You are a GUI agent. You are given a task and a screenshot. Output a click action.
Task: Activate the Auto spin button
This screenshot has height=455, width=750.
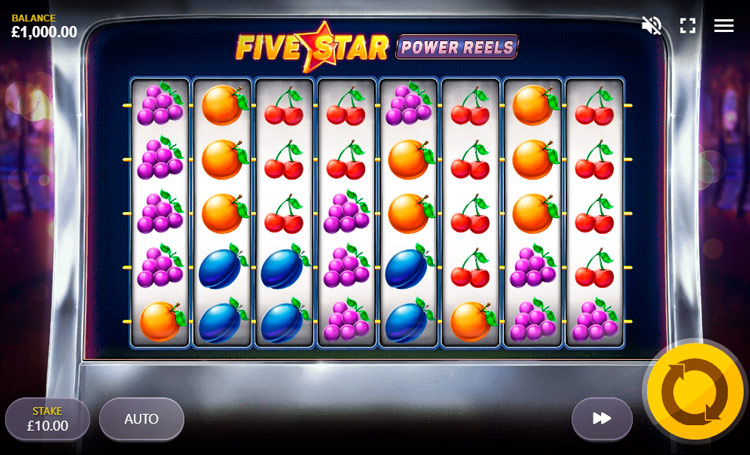point(141,419)
